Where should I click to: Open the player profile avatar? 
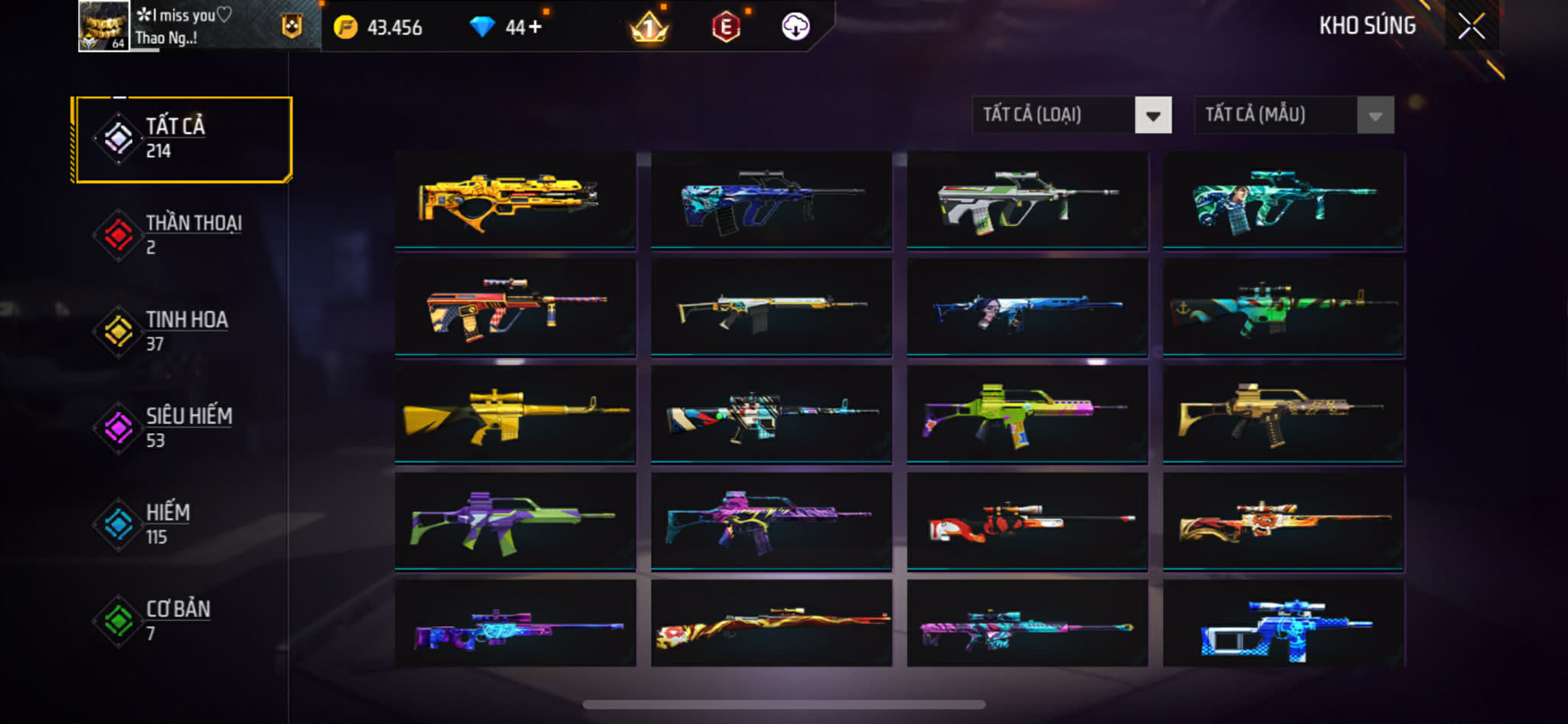tap(103, 26)
